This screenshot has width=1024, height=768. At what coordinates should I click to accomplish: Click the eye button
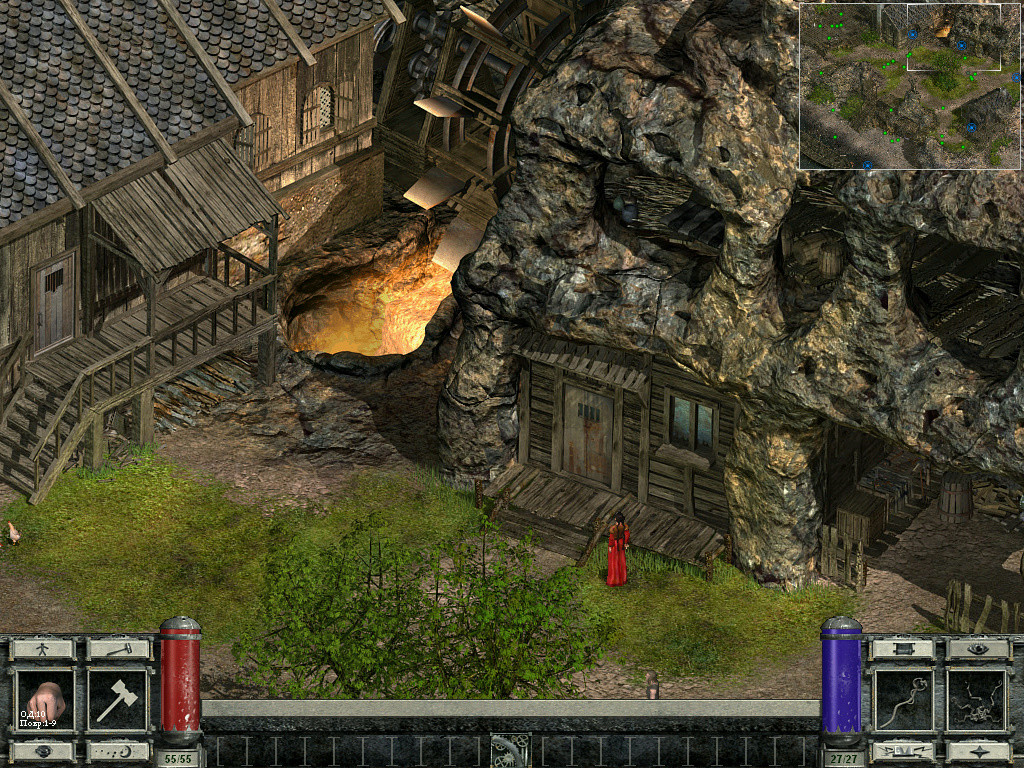coord(978,649)
